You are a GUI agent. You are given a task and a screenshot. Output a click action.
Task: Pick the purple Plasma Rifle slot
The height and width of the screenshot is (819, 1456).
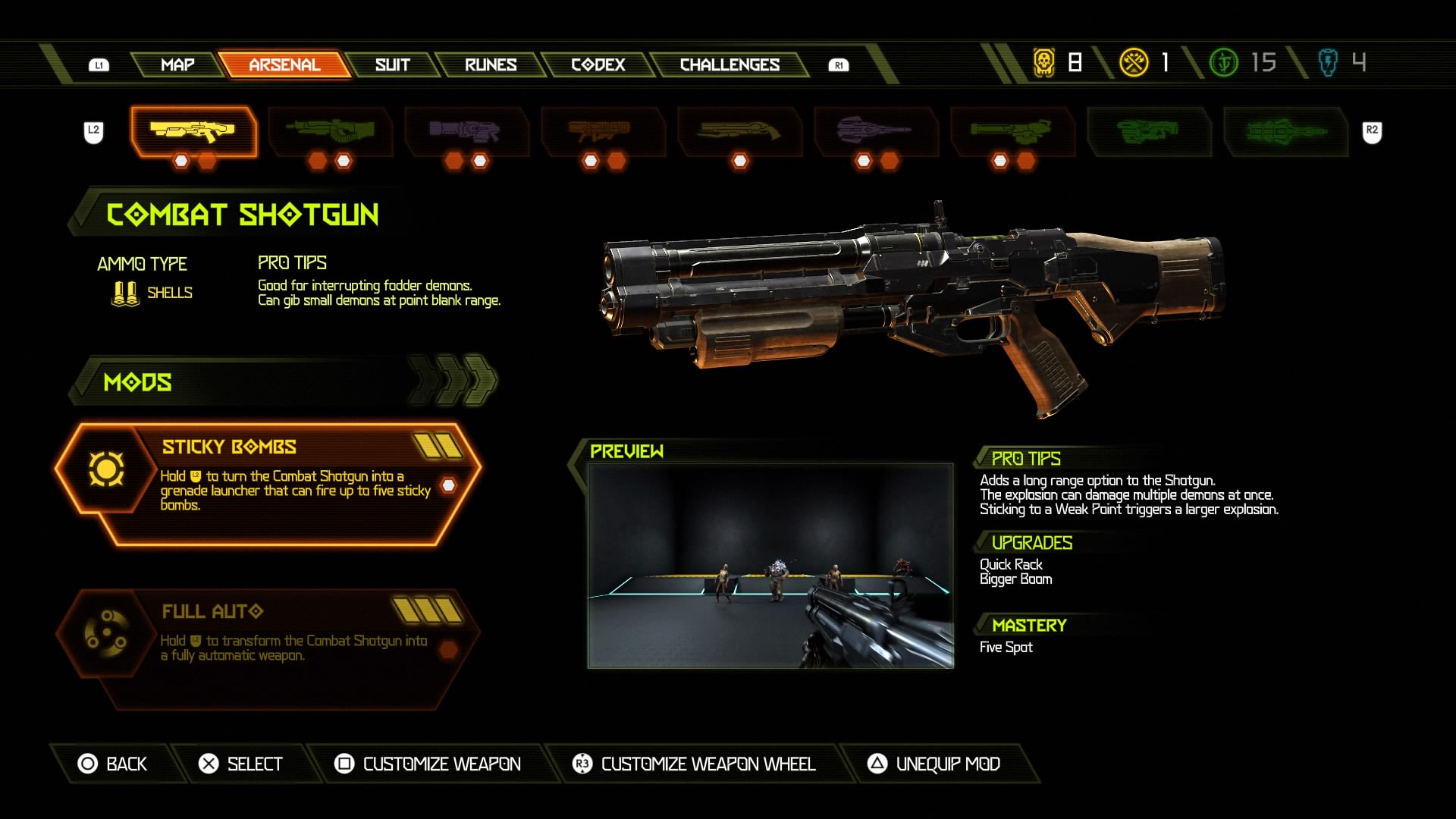pos(466,131)
